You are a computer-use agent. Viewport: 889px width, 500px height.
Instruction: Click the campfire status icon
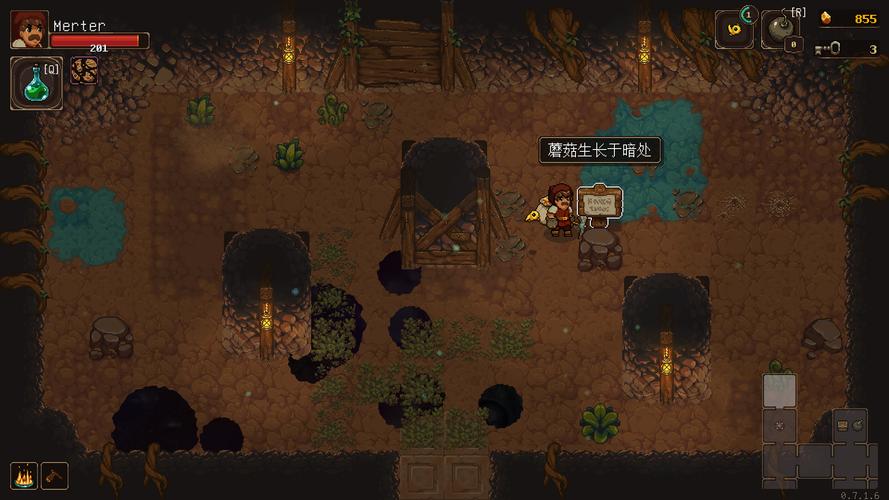[x=24, y=475]
